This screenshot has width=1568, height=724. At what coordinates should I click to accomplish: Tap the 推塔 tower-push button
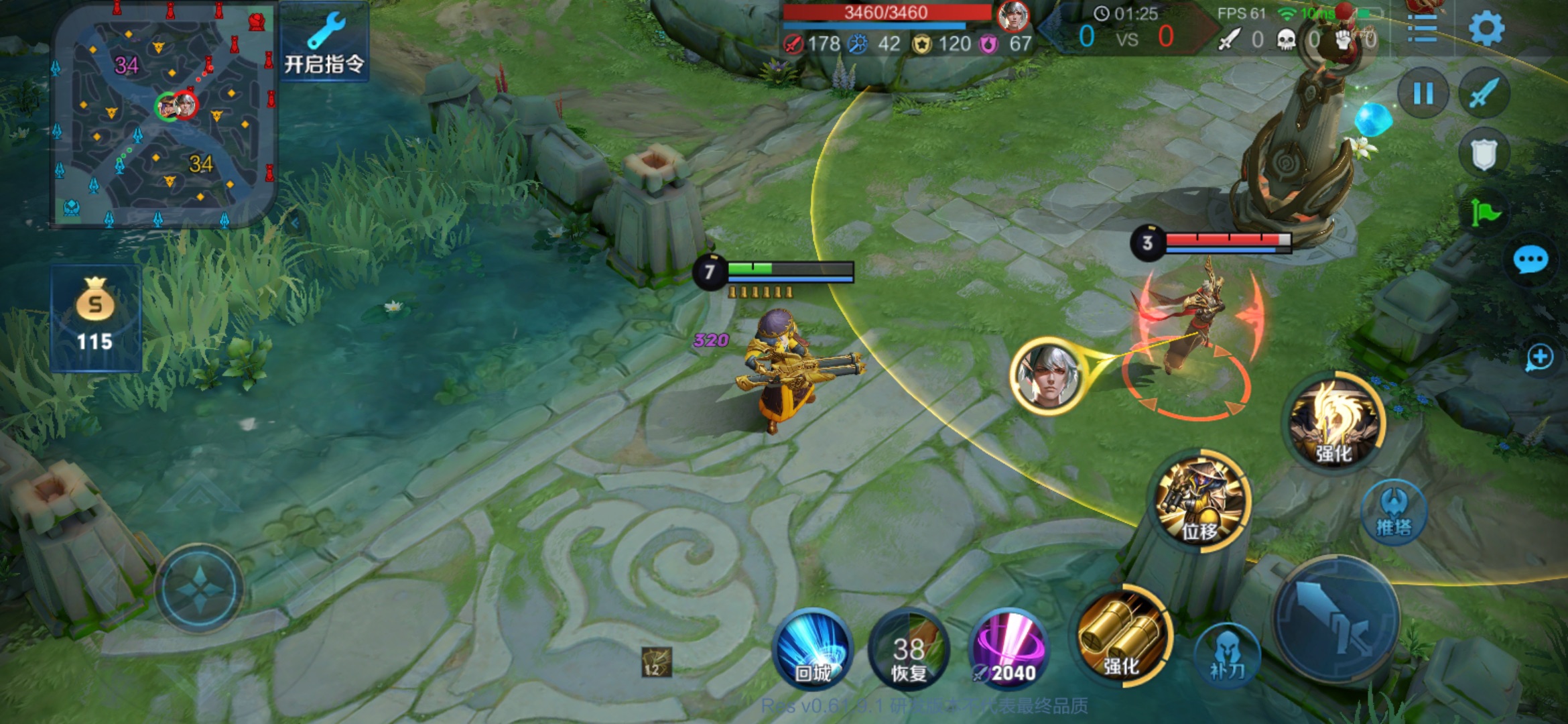[1394, 512]
